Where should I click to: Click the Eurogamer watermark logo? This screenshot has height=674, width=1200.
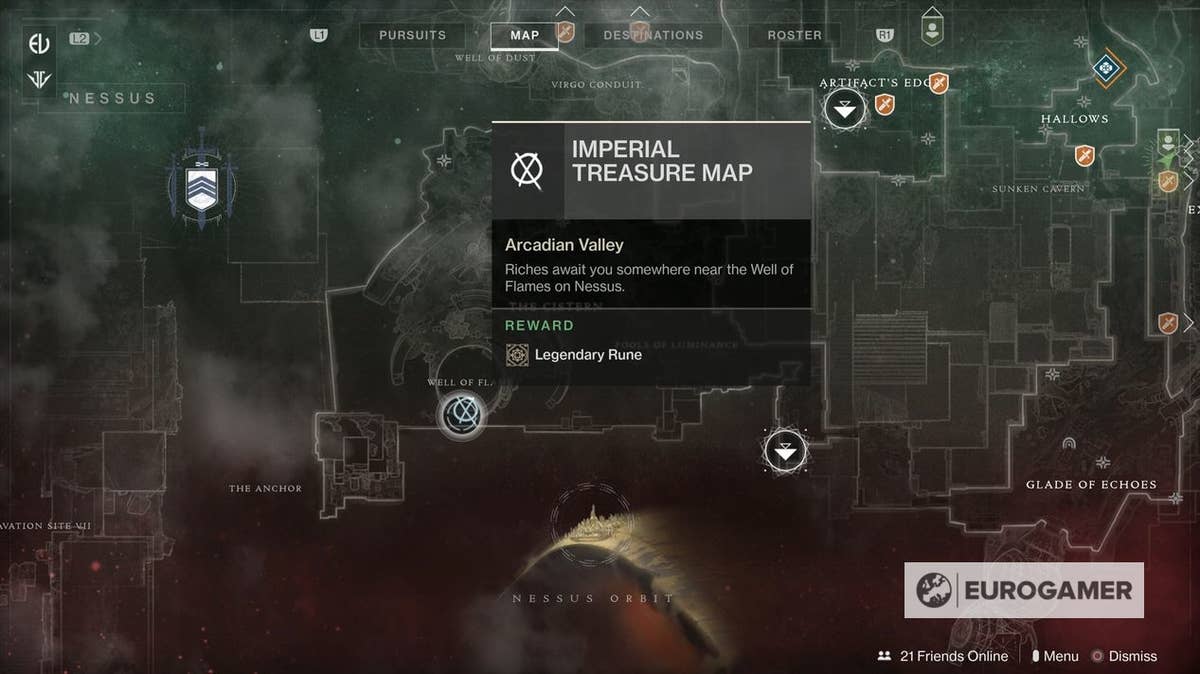[1024, 590]
